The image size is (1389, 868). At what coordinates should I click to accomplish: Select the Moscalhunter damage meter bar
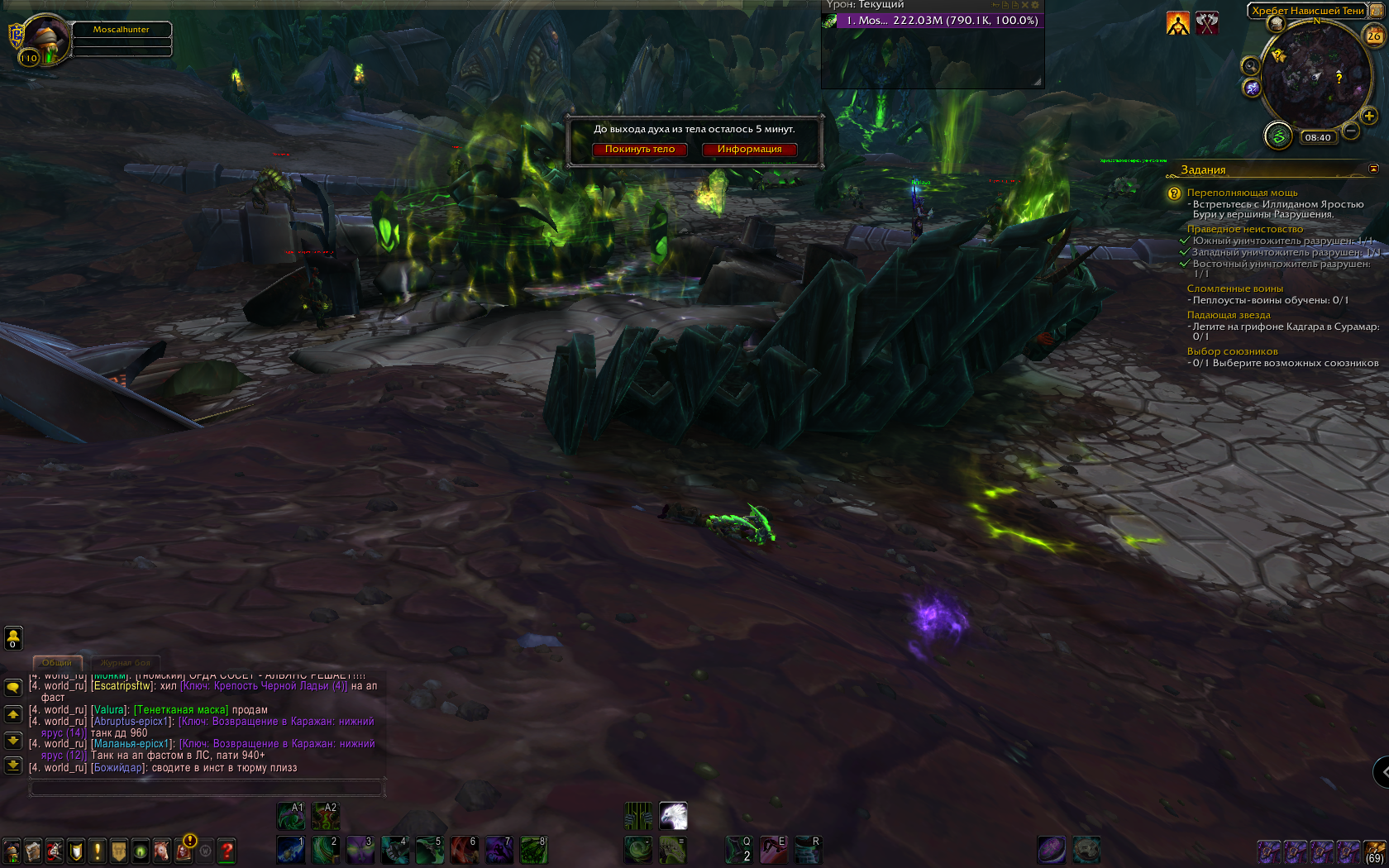click(x=940, y=21)
